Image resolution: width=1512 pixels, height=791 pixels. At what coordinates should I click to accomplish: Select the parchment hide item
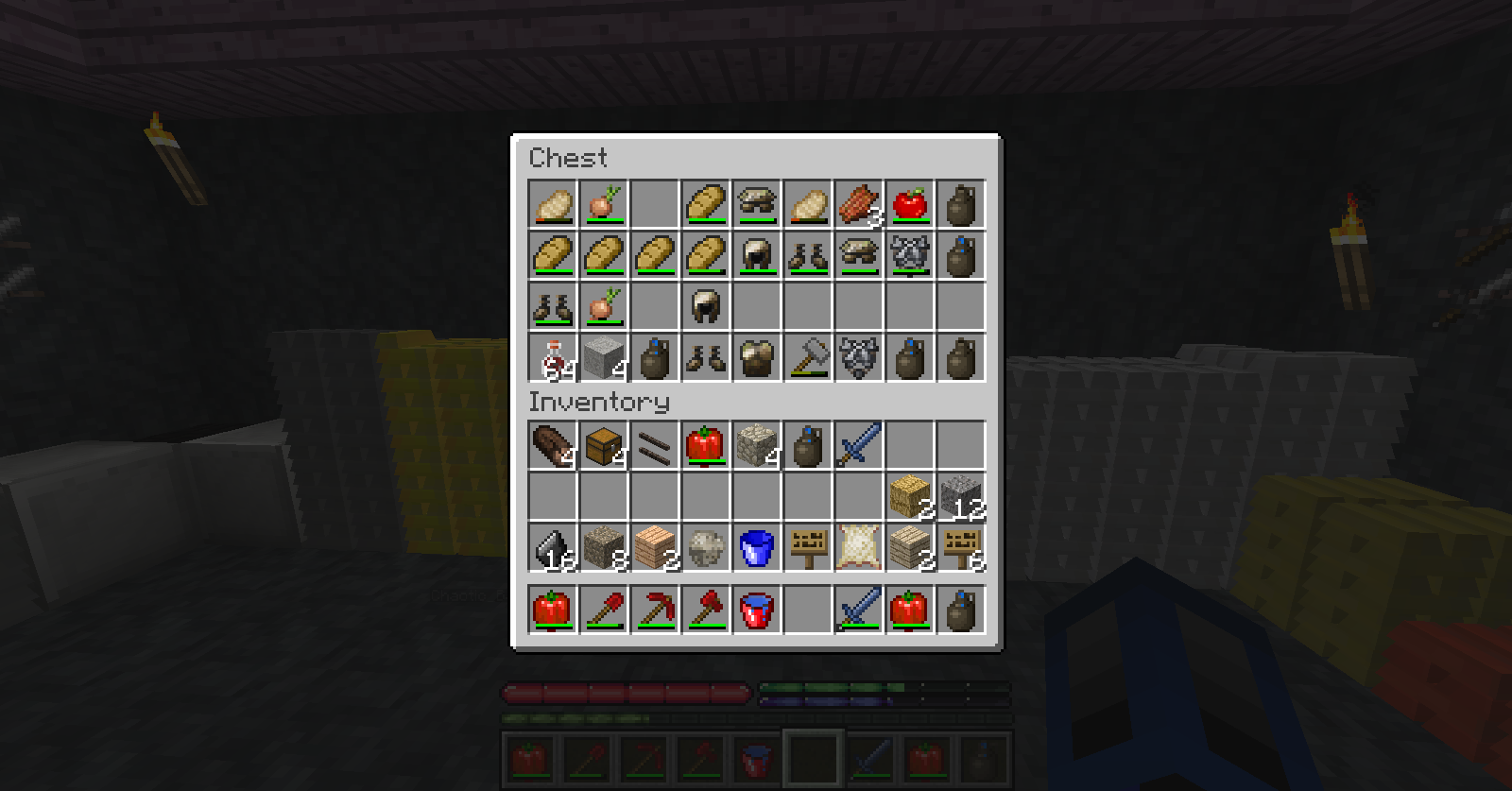click(x=858, y=547)
